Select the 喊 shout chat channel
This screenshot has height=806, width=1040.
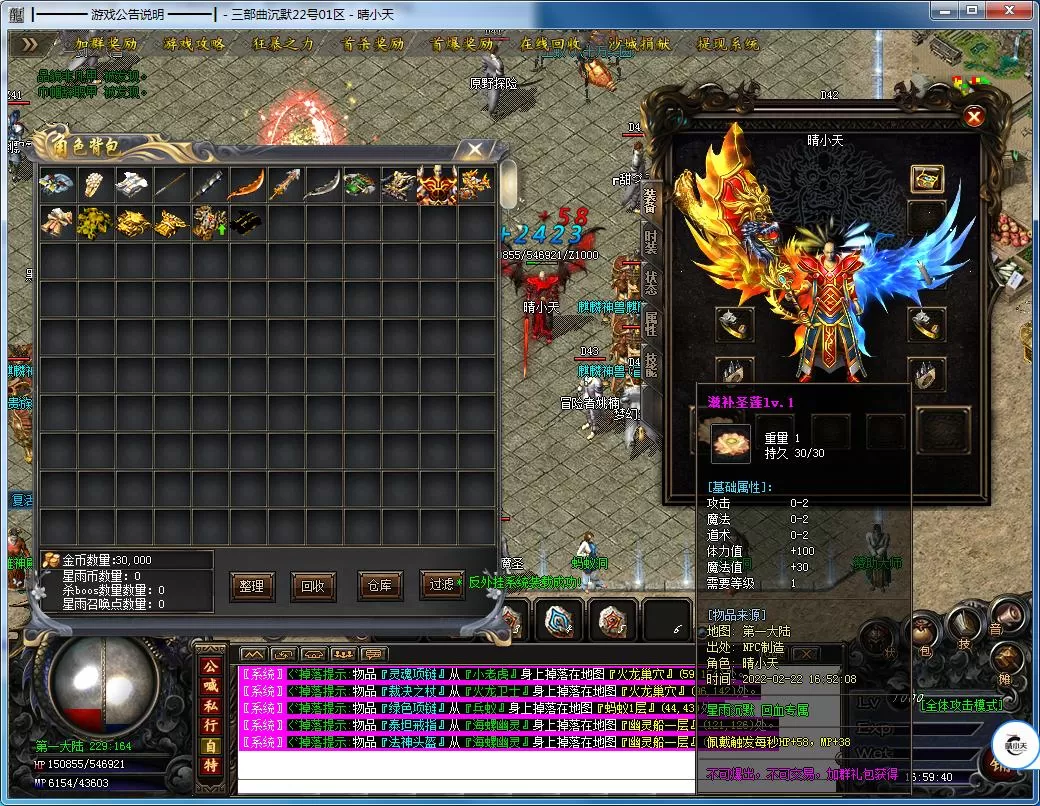point(210,687)
